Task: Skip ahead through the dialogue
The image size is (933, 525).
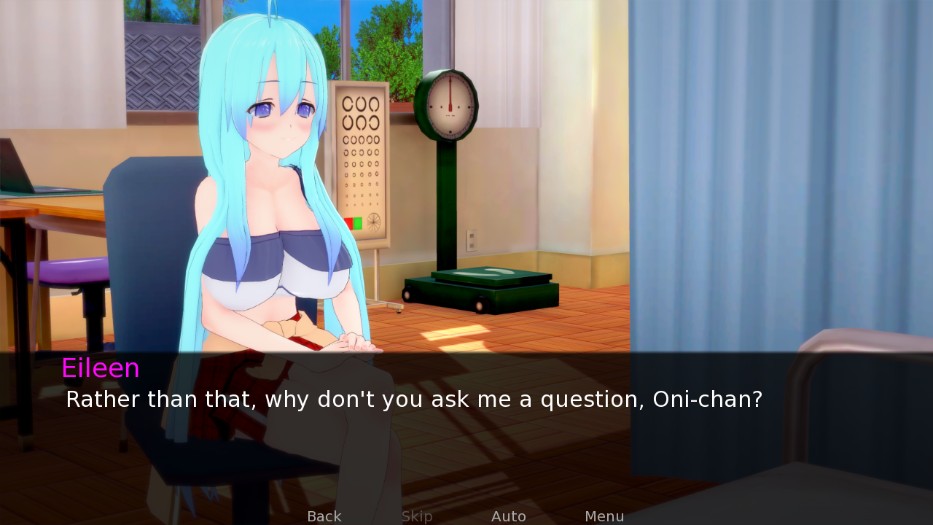Action: 417,516
